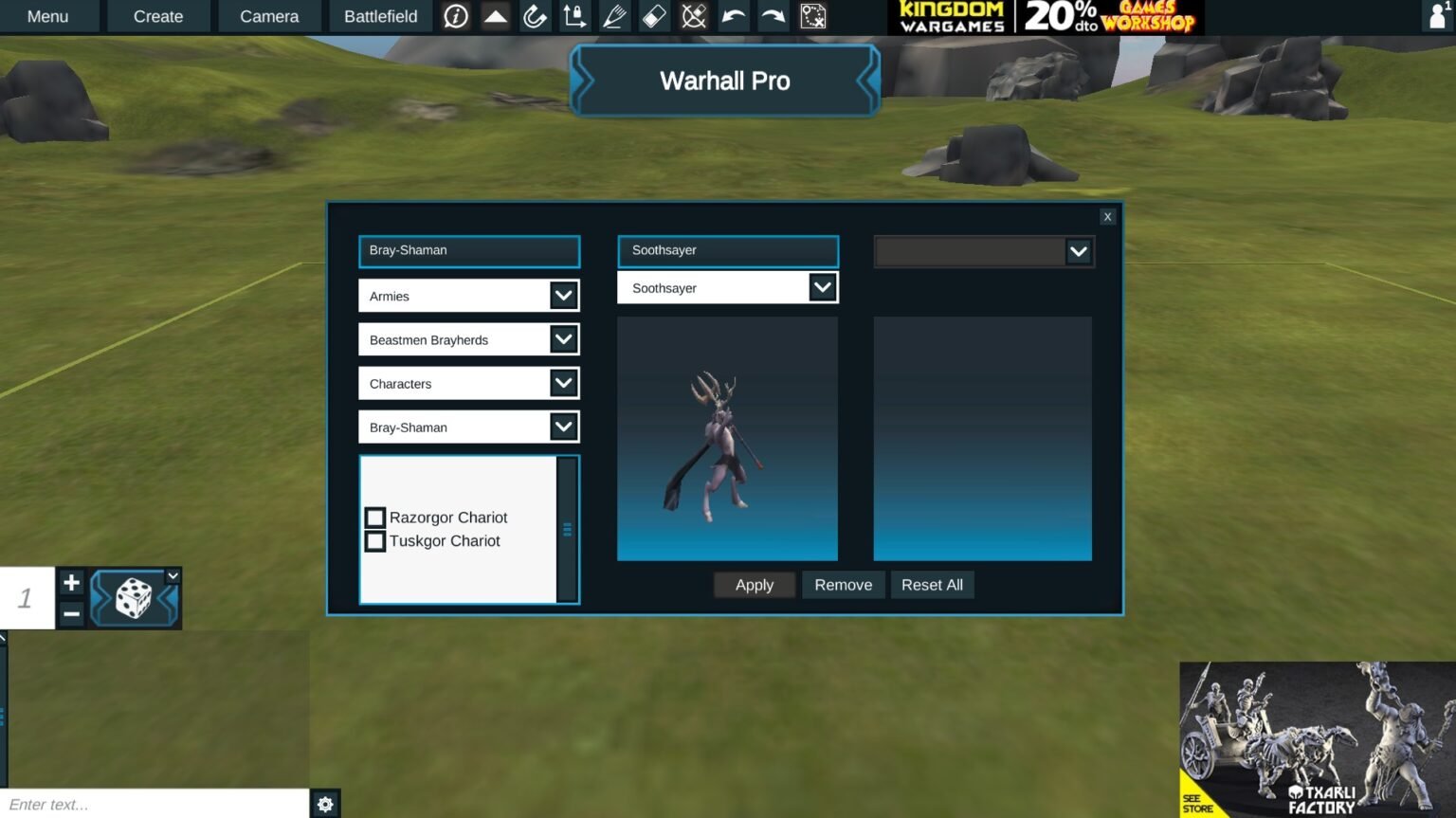Toggle the crossed-out eraser tool

coord(693,16)
